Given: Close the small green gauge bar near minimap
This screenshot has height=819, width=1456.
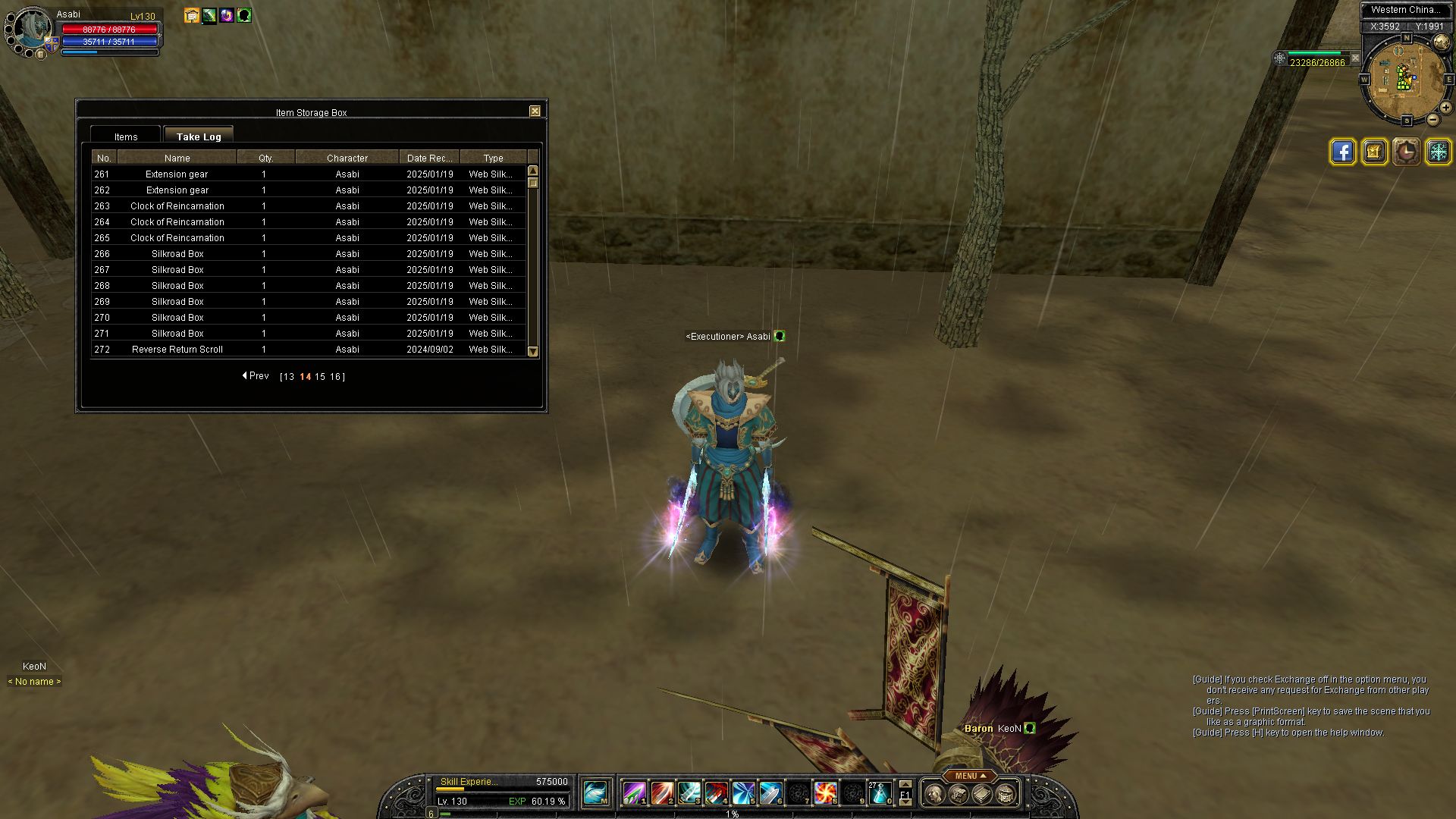Looking at the screenshot, I should [1355, 58].
